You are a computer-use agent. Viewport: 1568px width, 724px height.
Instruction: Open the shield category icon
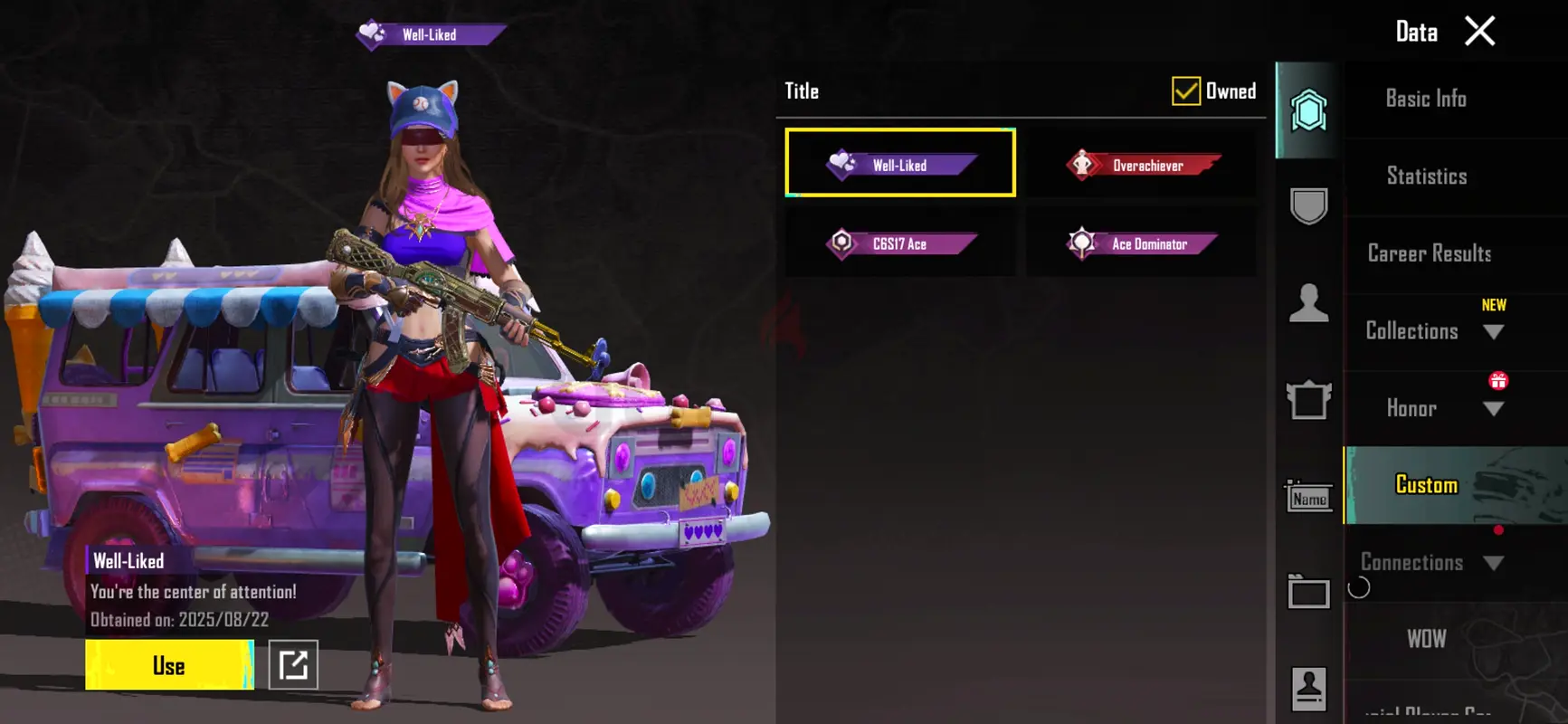click(1308, 206)
